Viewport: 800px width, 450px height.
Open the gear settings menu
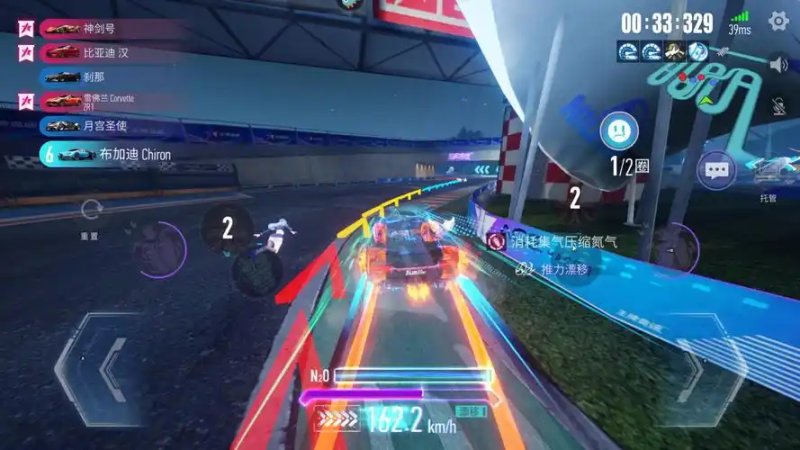click(x=778, y=21)
